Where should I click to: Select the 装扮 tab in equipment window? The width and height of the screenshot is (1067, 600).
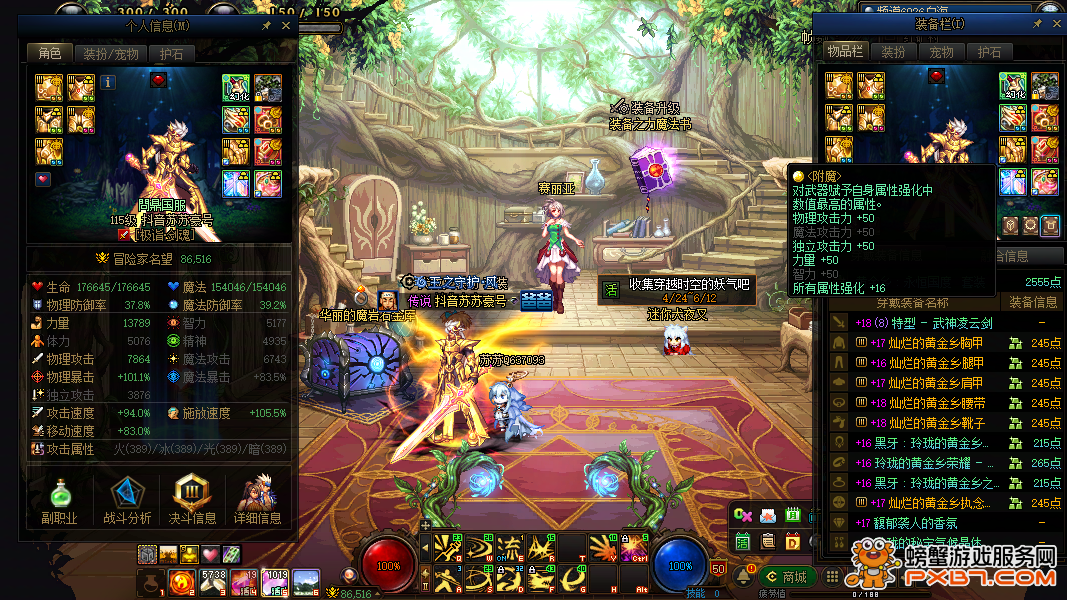pos(894,51)
